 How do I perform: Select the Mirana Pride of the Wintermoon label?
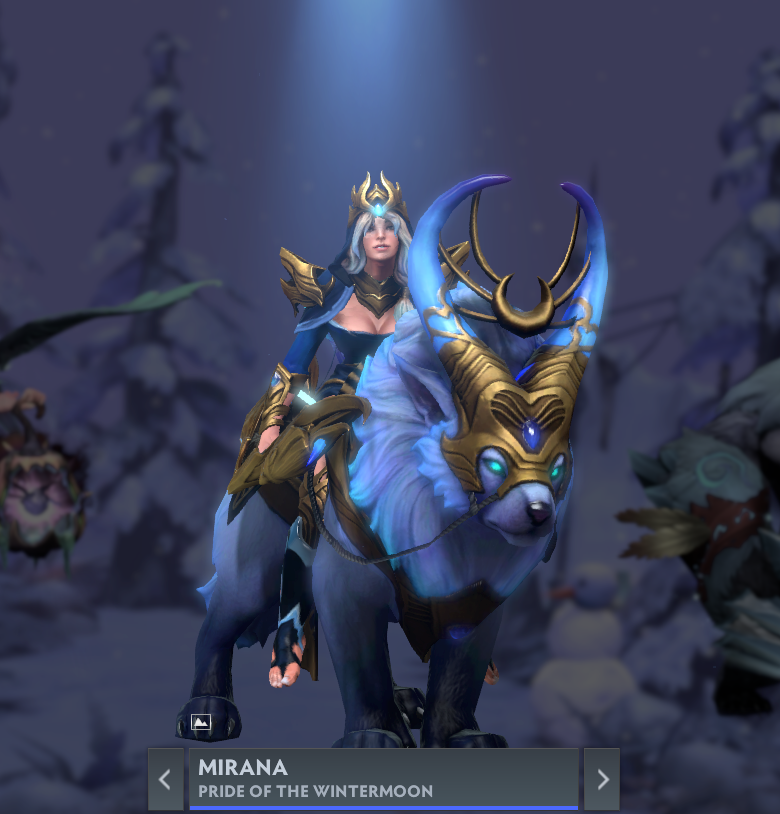click(383, 779)
